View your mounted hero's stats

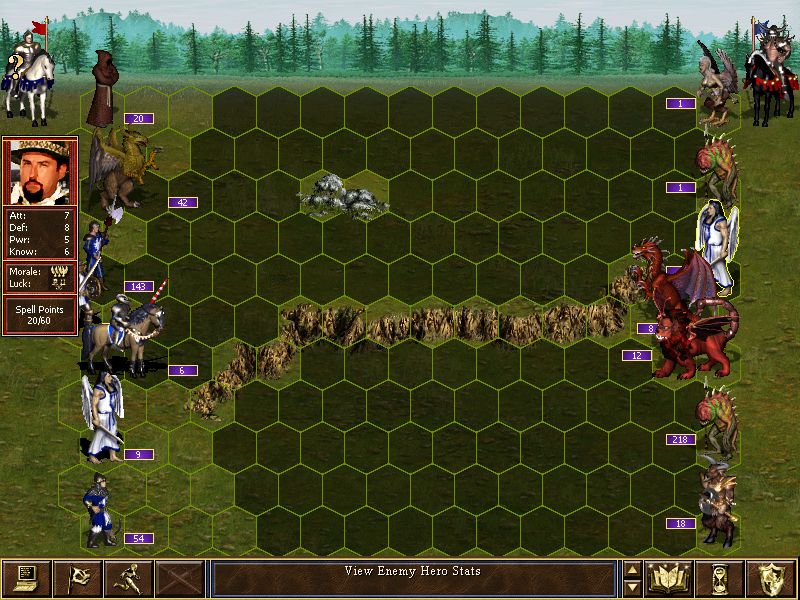(24, 68)
